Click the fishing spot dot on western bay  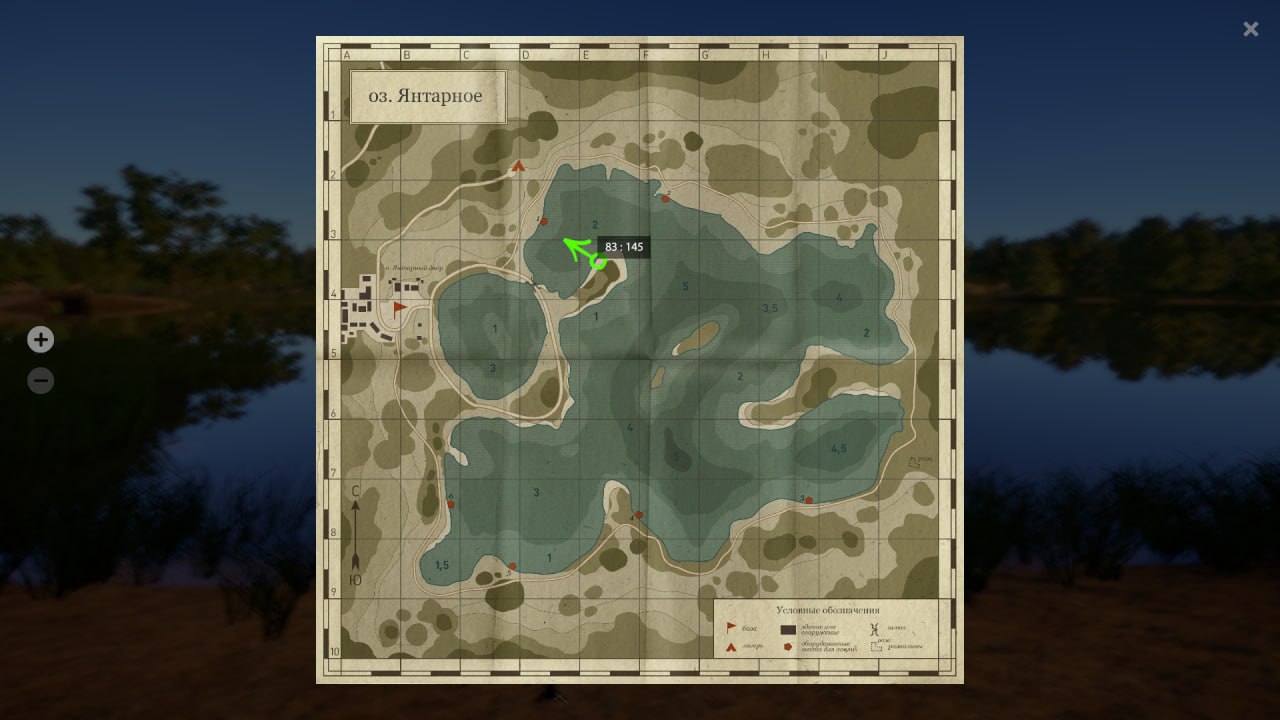click(x=451, y=504)
